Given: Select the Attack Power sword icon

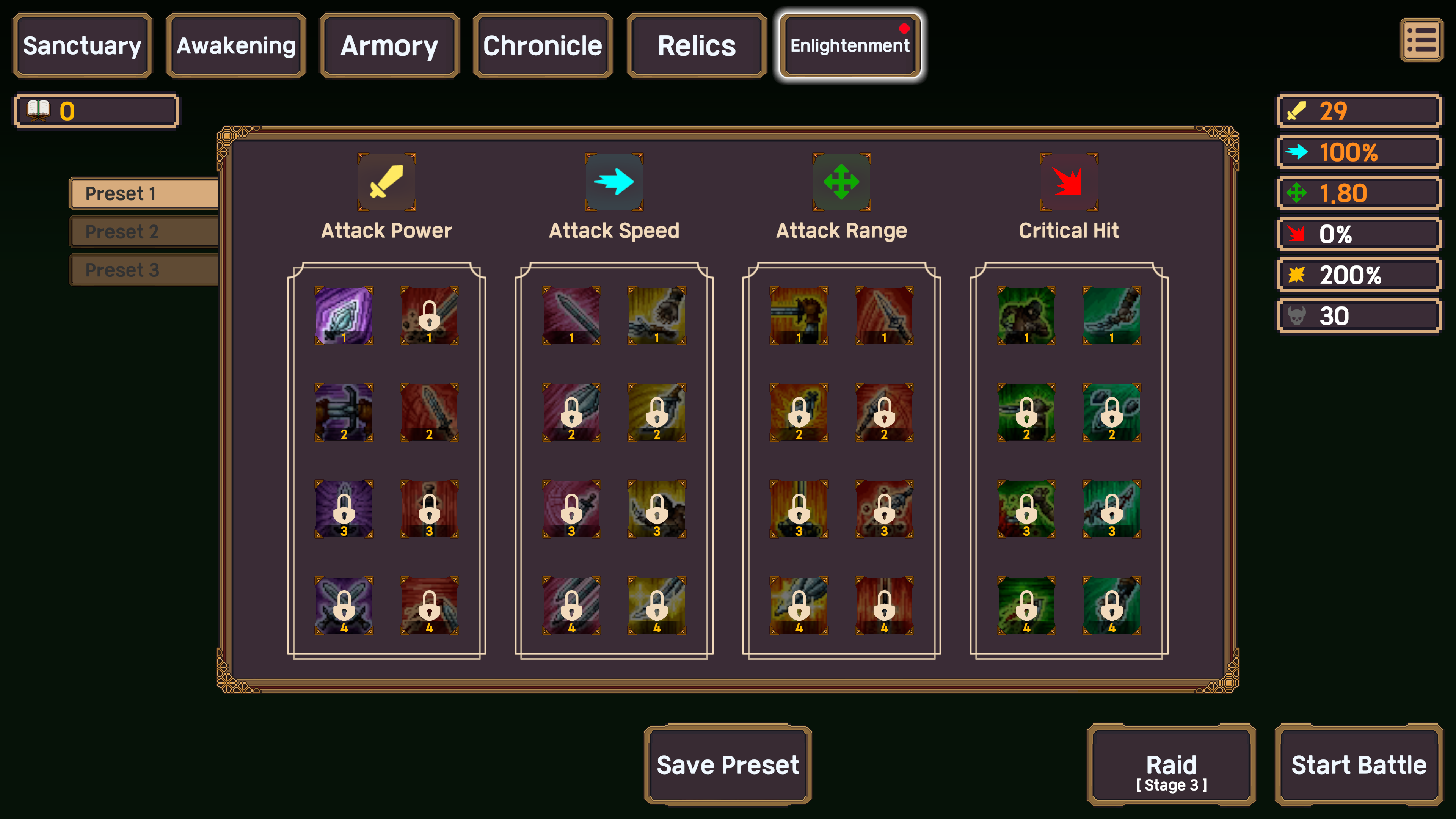Looking at the screenshot, I should (x=386, y=182).
